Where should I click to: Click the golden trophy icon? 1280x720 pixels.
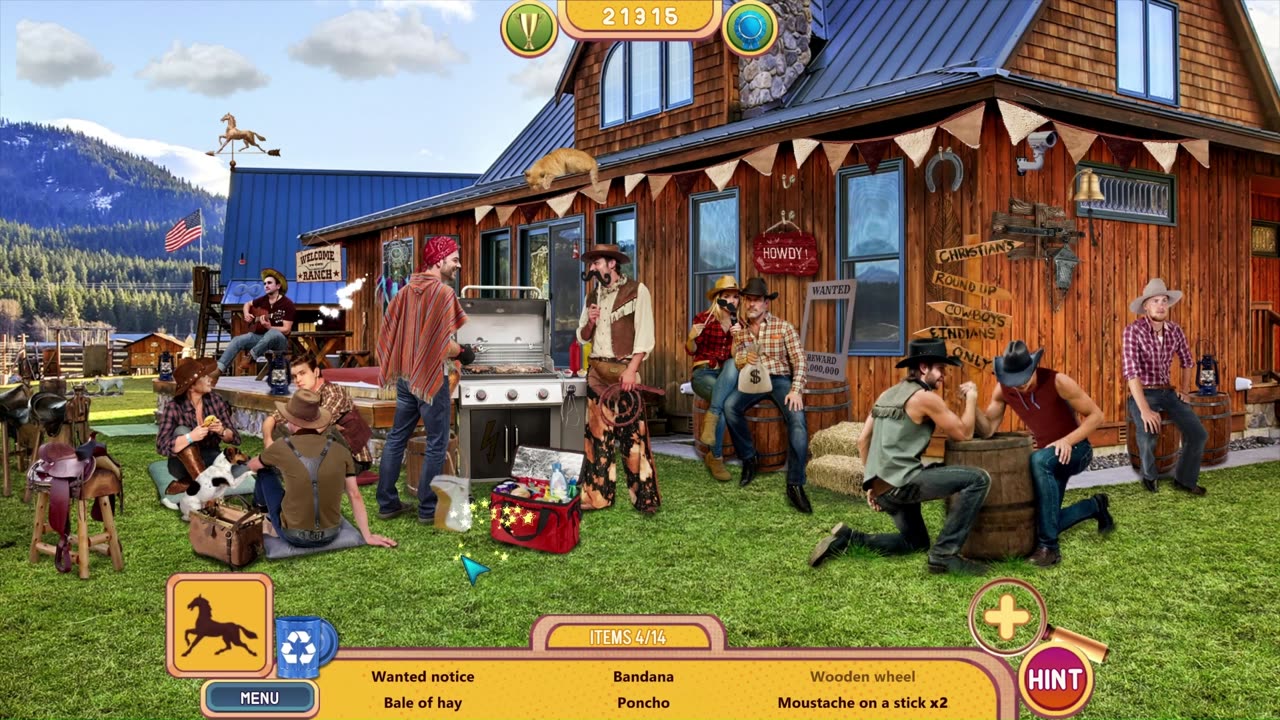(x=529, y=27)
